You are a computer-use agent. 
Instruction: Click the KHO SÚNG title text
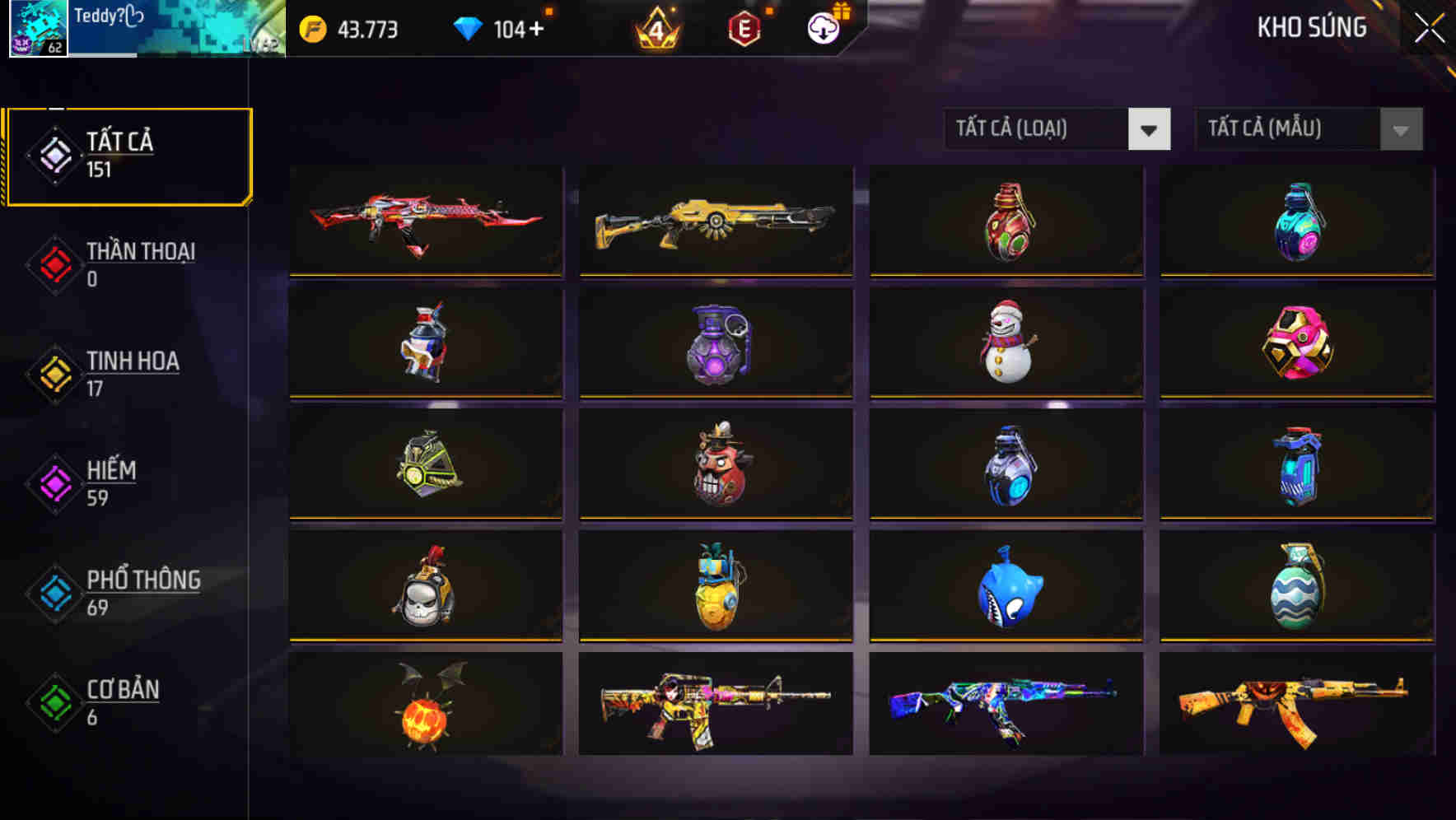(1313, 26)
